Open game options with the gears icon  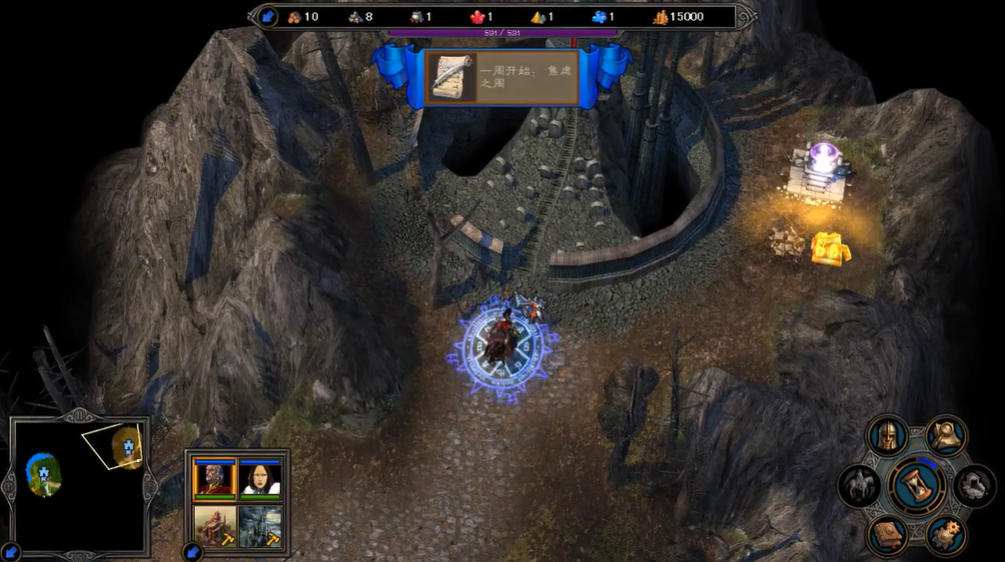tap(945, 535)
